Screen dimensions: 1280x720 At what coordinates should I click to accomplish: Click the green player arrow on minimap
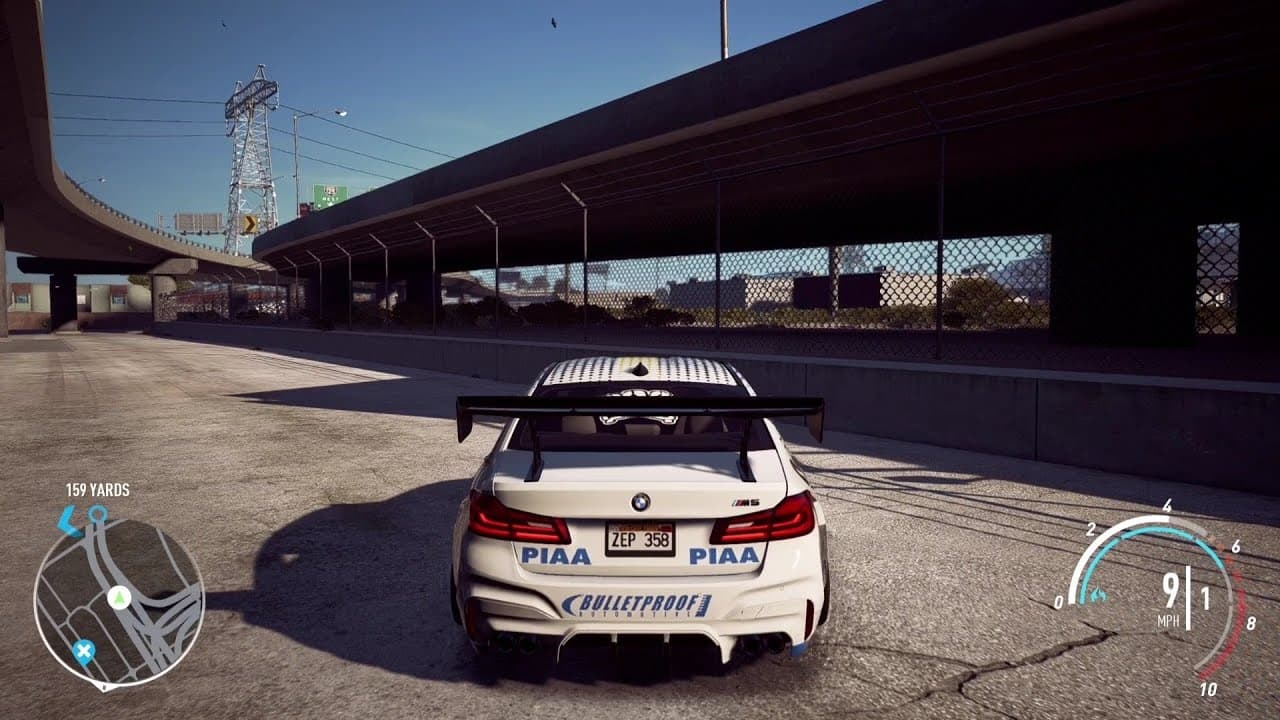click(119, 598)
